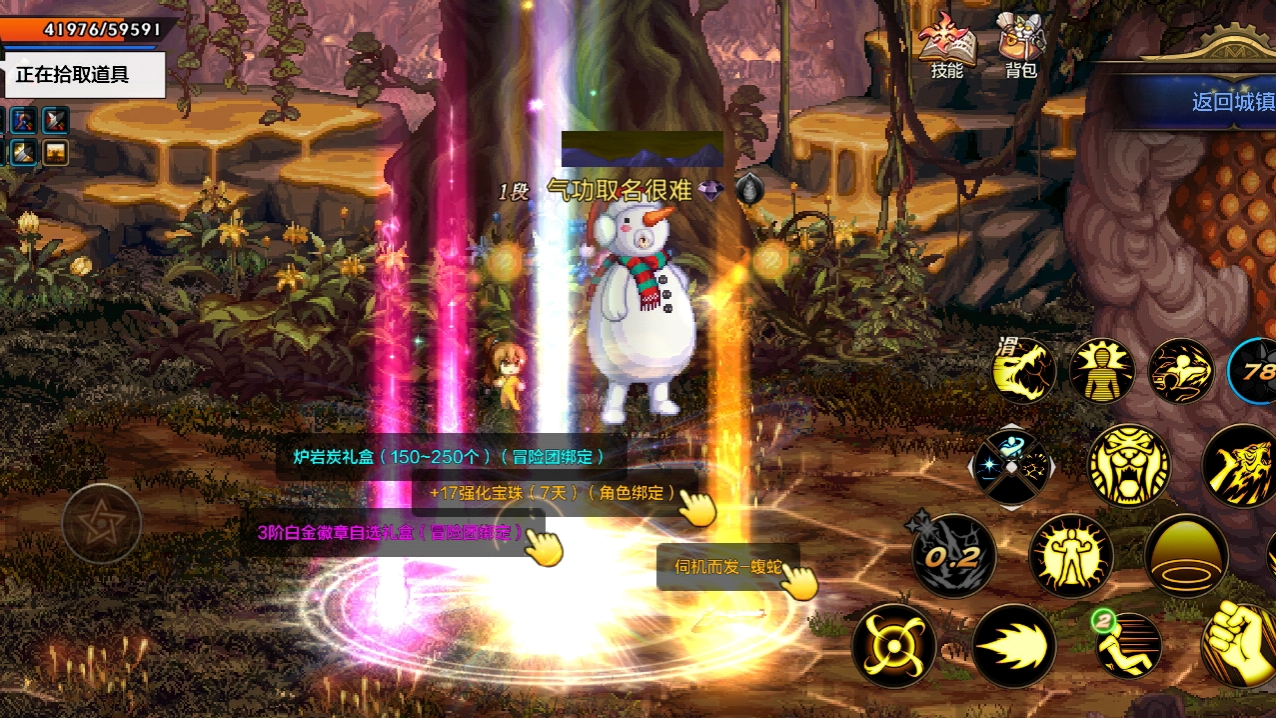Activate the radiant standing figure skill
The image size is (1276, 718).
click(1102, 371)
